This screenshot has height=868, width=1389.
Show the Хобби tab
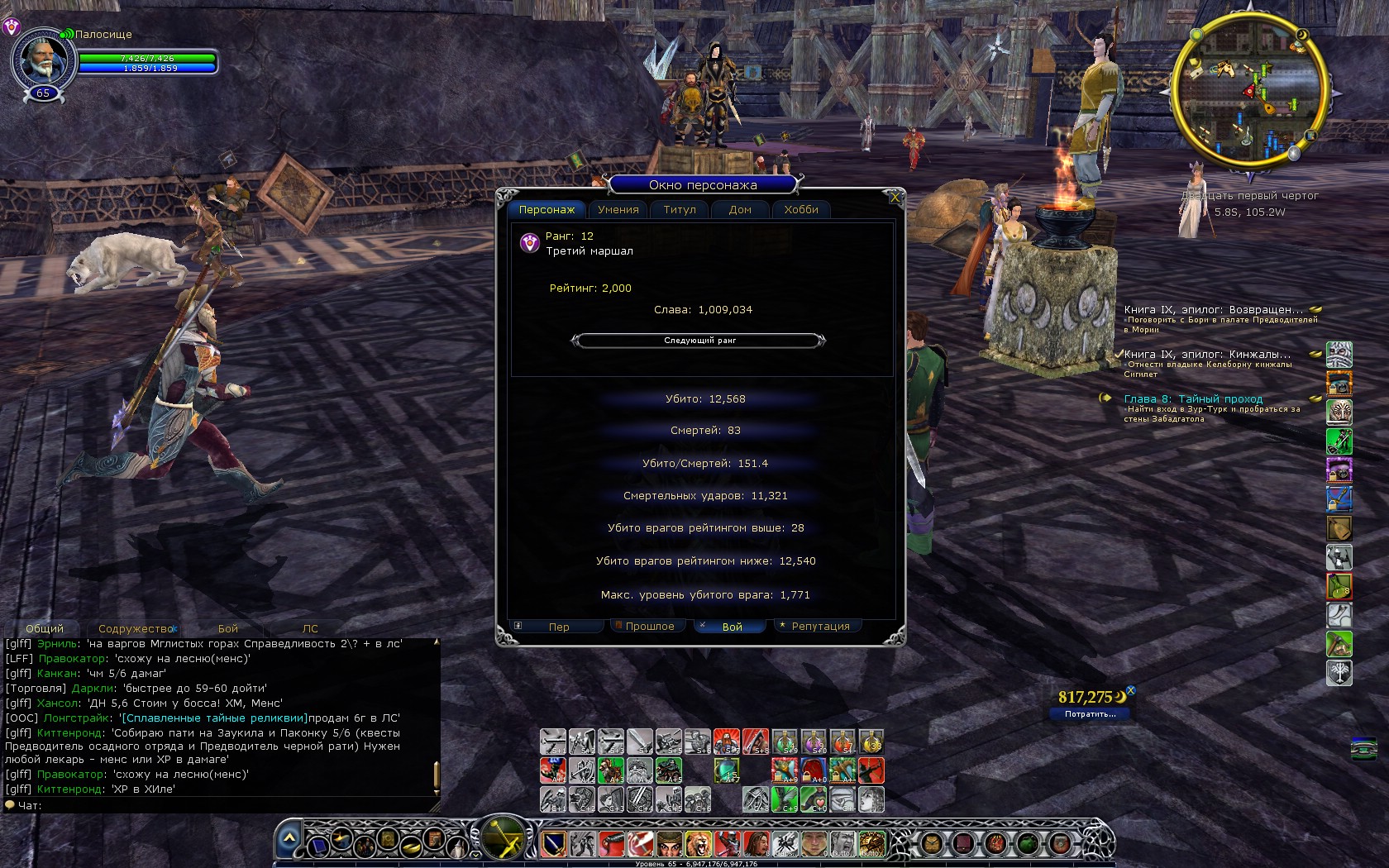(801, 210)
